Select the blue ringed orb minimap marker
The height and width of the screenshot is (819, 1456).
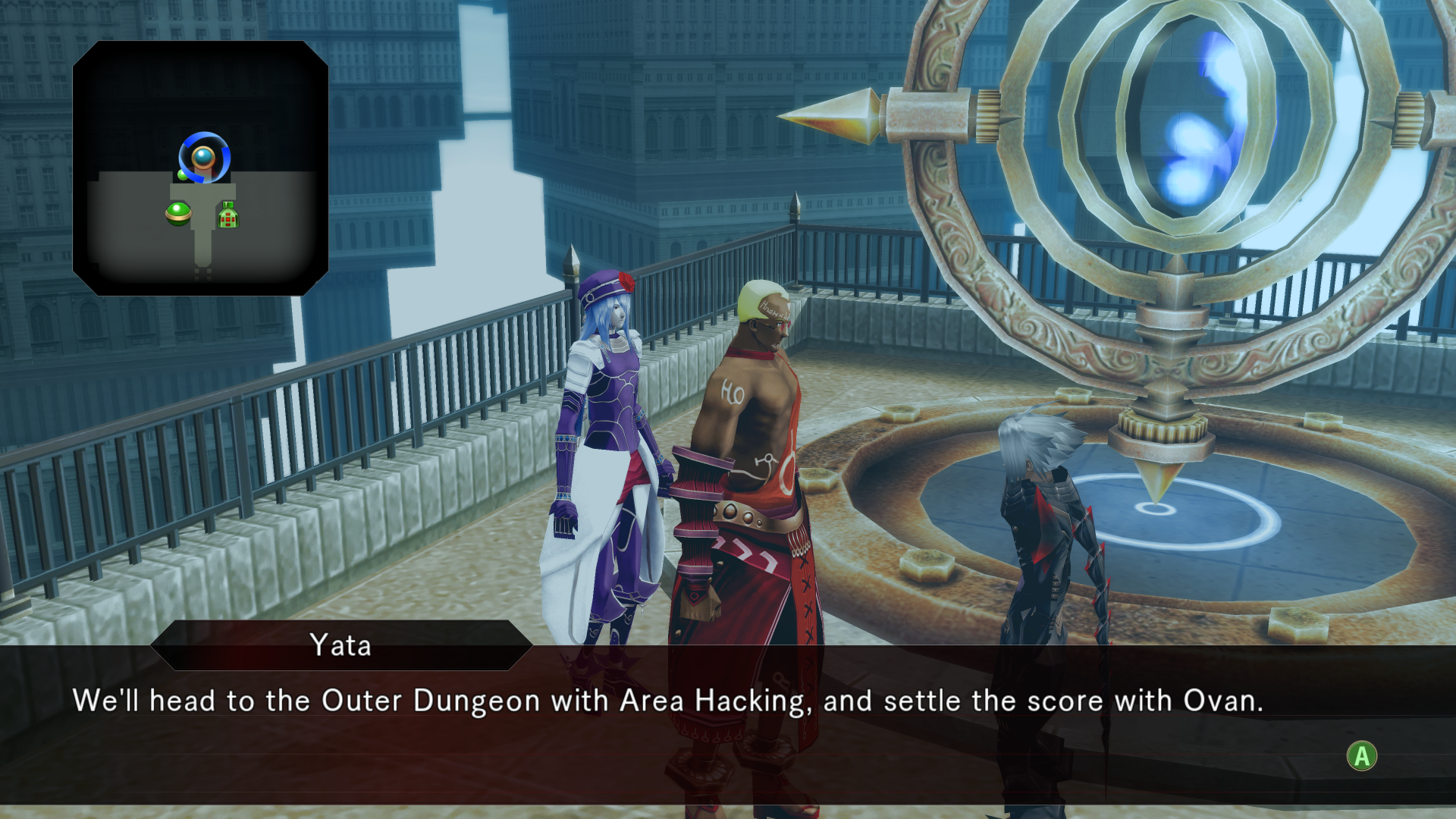(204, 157)
